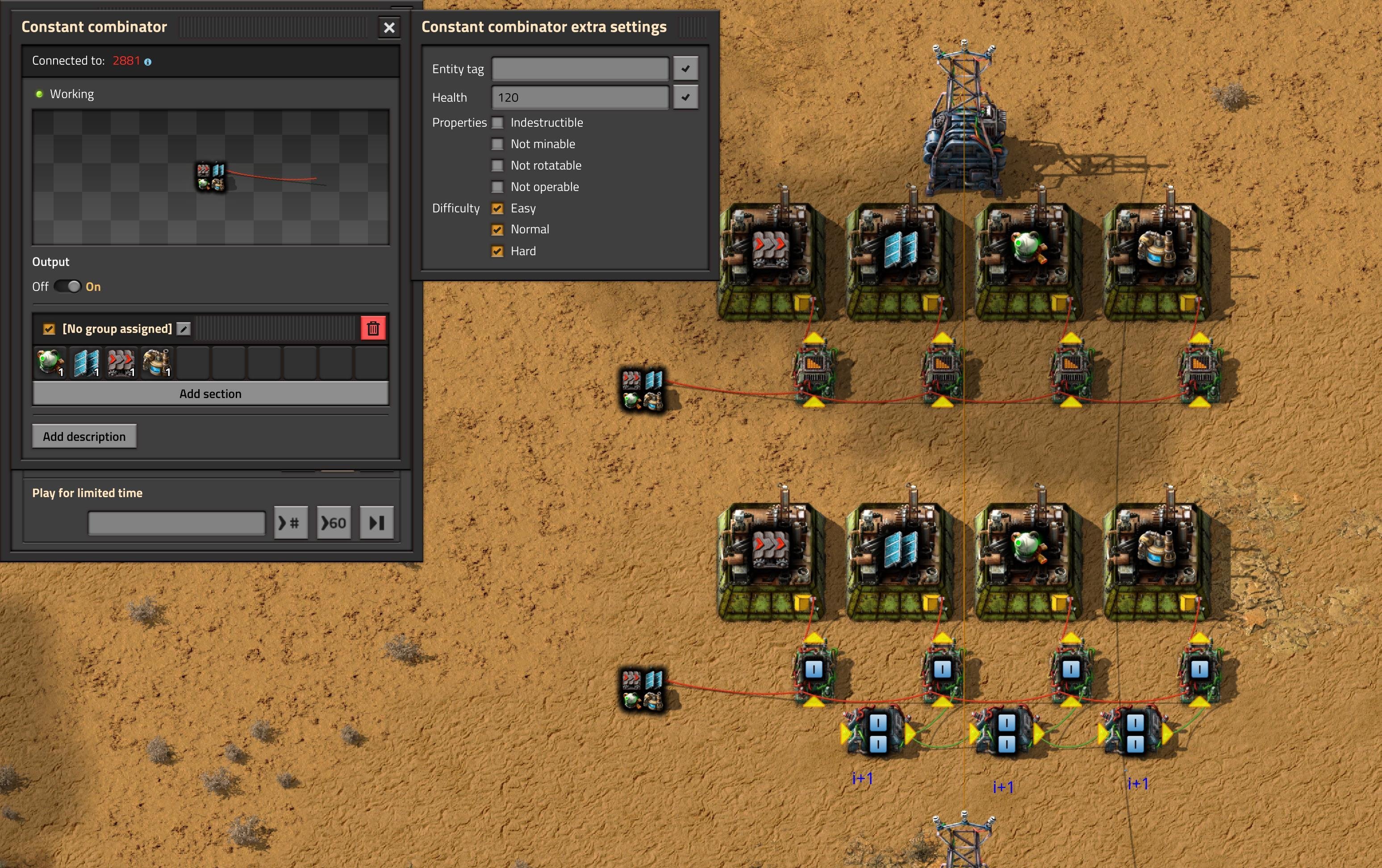Enable the Not rotatable property

497,166
